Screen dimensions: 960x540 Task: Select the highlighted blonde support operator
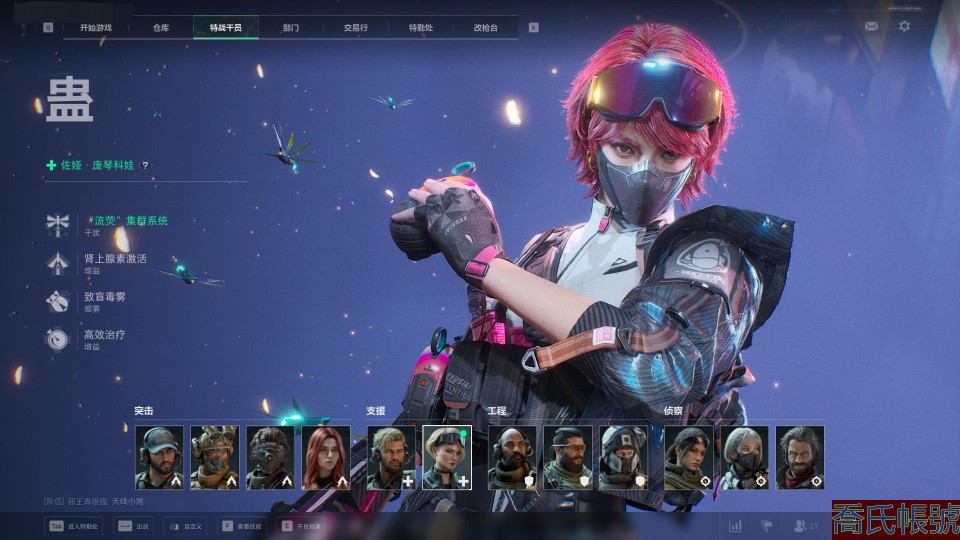click(x=447, y=458)
